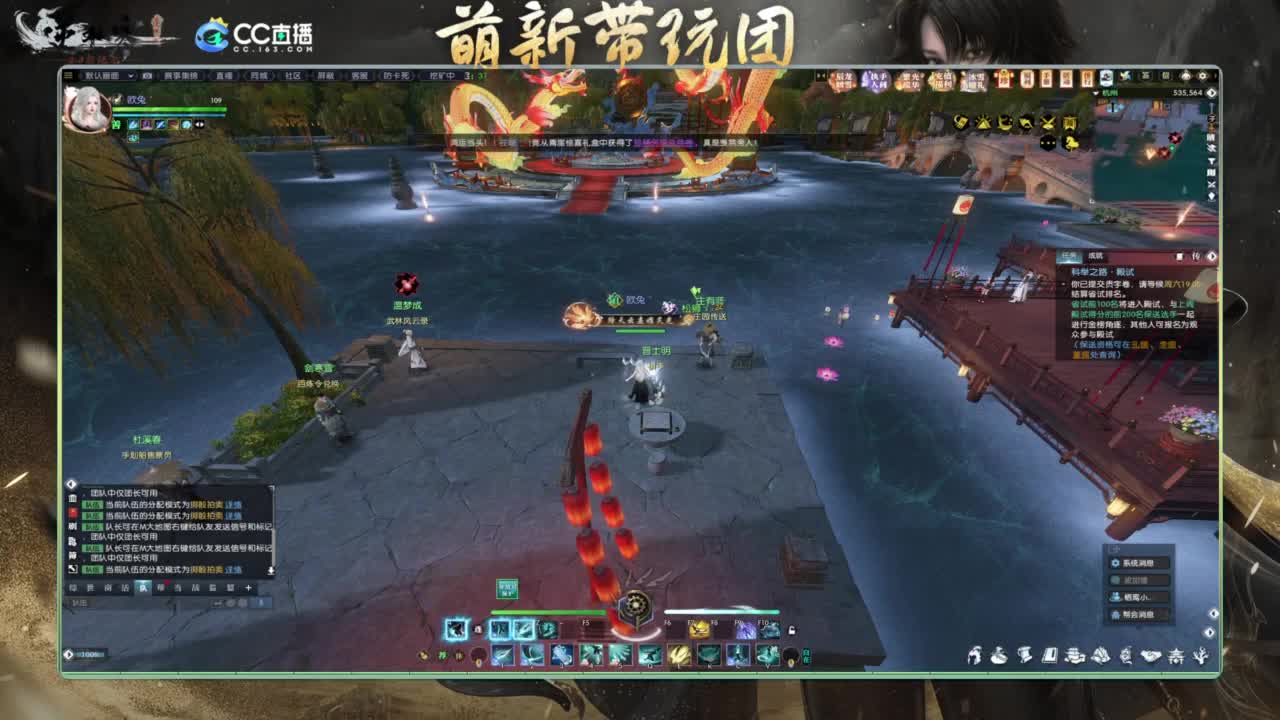
Task: Click the pagoda shop icon near screen bottom right
Action: click(x=1176, y=657)
